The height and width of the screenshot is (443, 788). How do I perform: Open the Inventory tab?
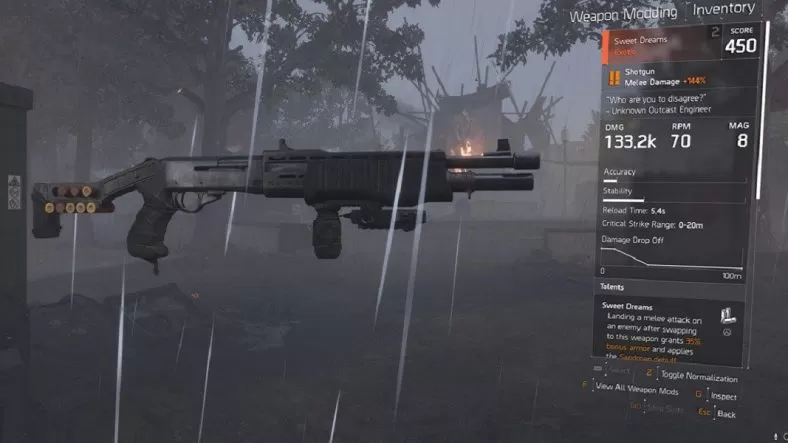click(723, 10)
